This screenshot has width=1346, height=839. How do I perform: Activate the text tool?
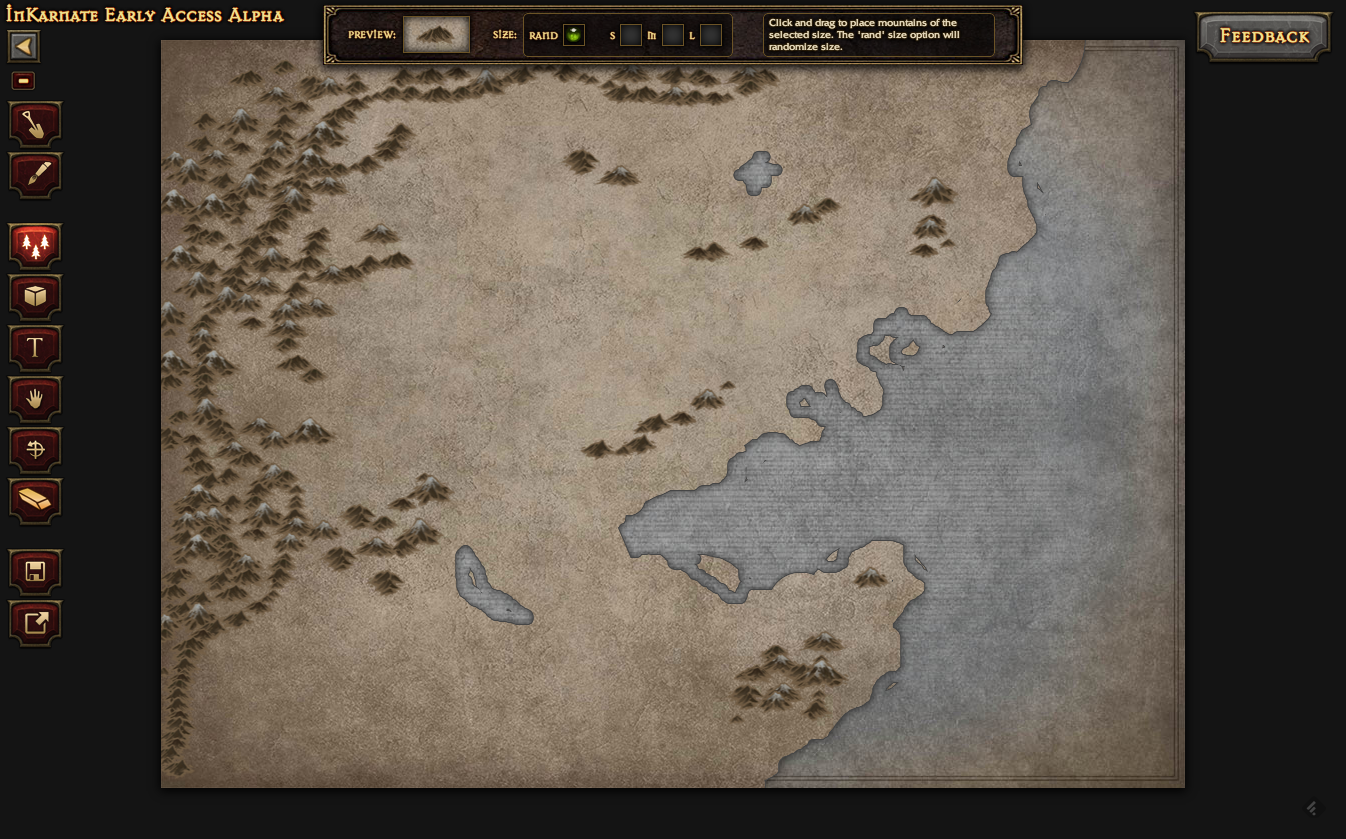(x=35, y=347)
